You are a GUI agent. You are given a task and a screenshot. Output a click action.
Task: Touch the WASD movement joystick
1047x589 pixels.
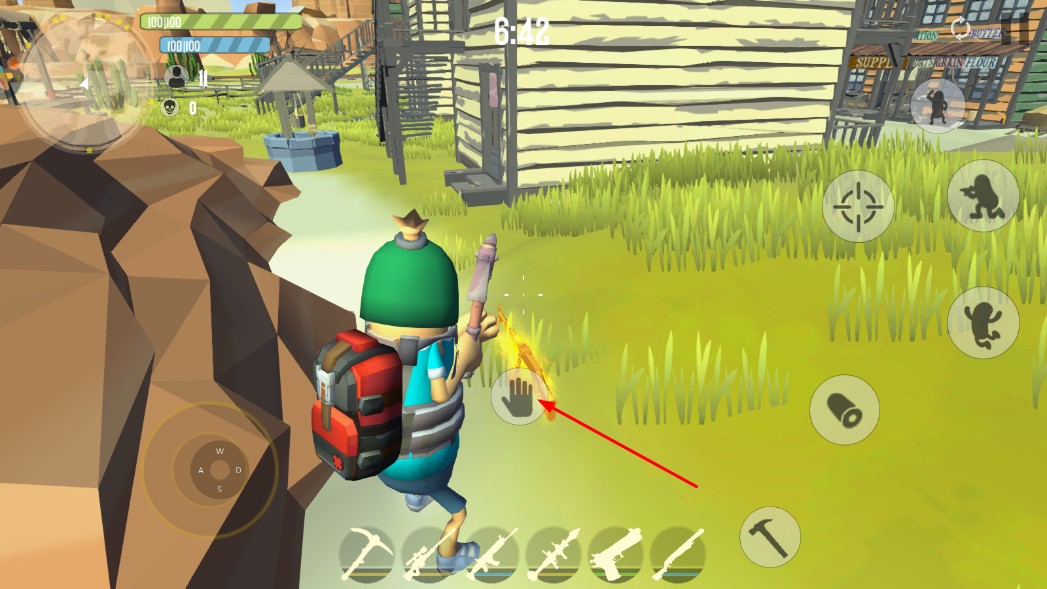pos(219,469)
